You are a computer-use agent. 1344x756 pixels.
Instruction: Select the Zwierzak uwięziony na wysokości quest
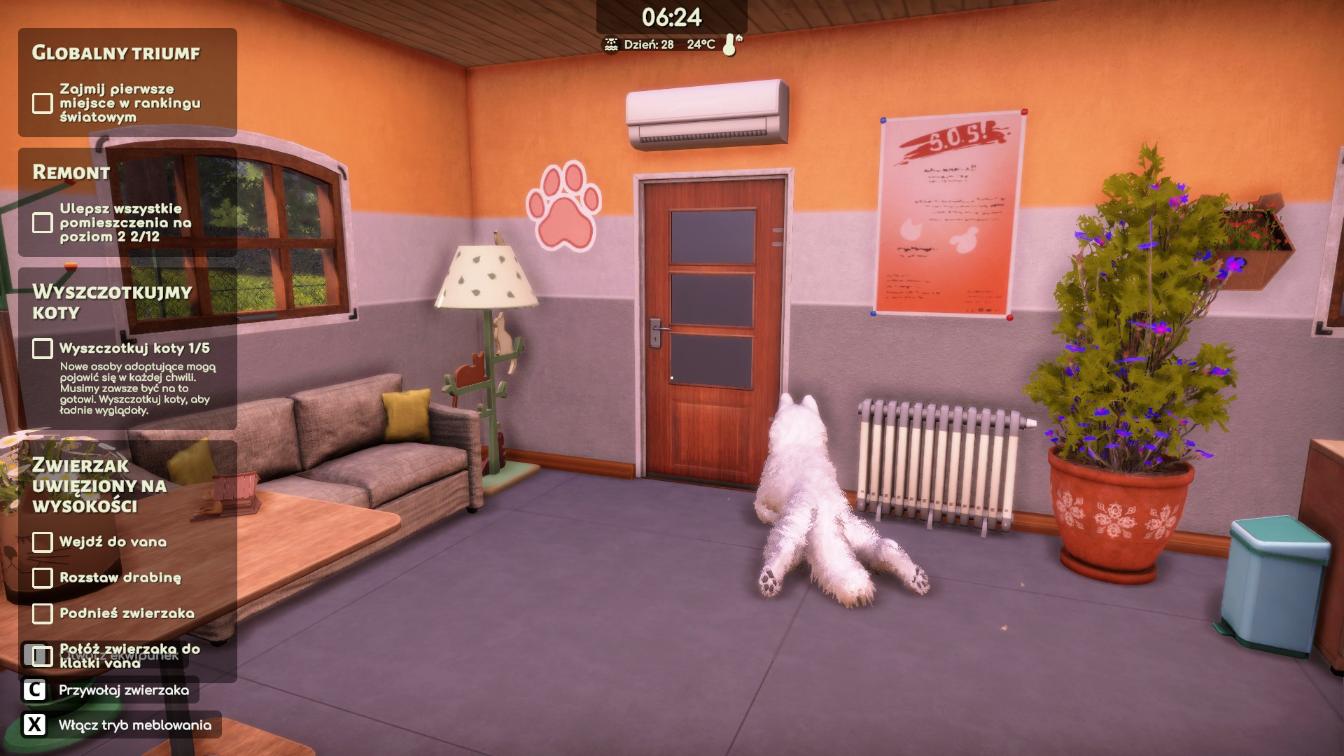[98, 485]
